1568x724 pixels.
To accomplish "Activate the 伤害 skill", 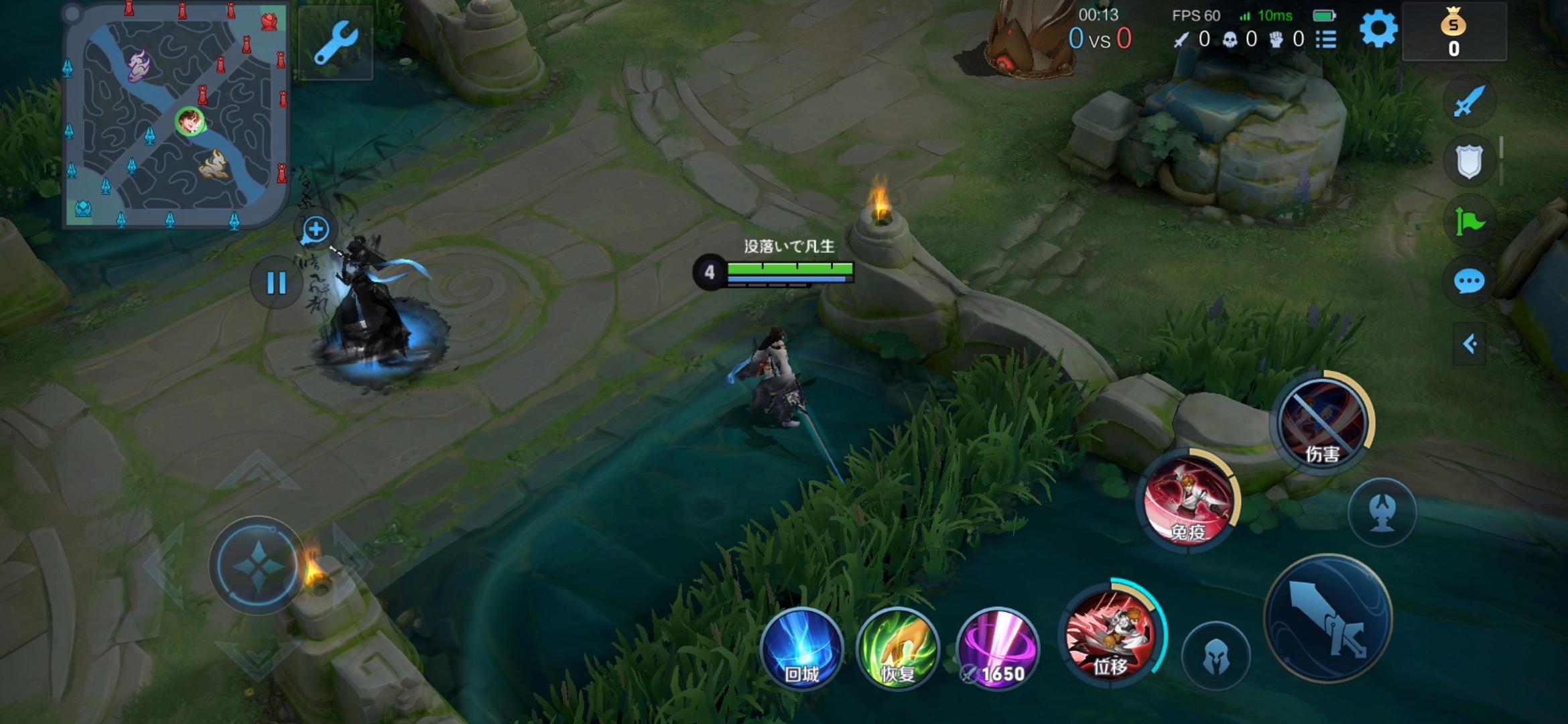I will point(1321,422).
